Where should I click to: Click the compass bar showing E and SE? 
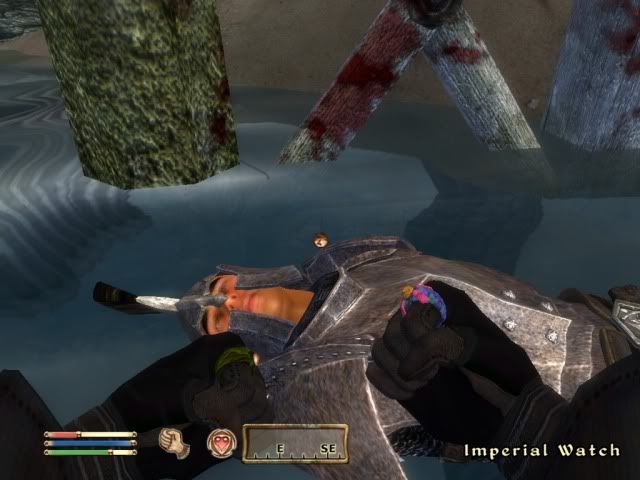click(295, 443)
